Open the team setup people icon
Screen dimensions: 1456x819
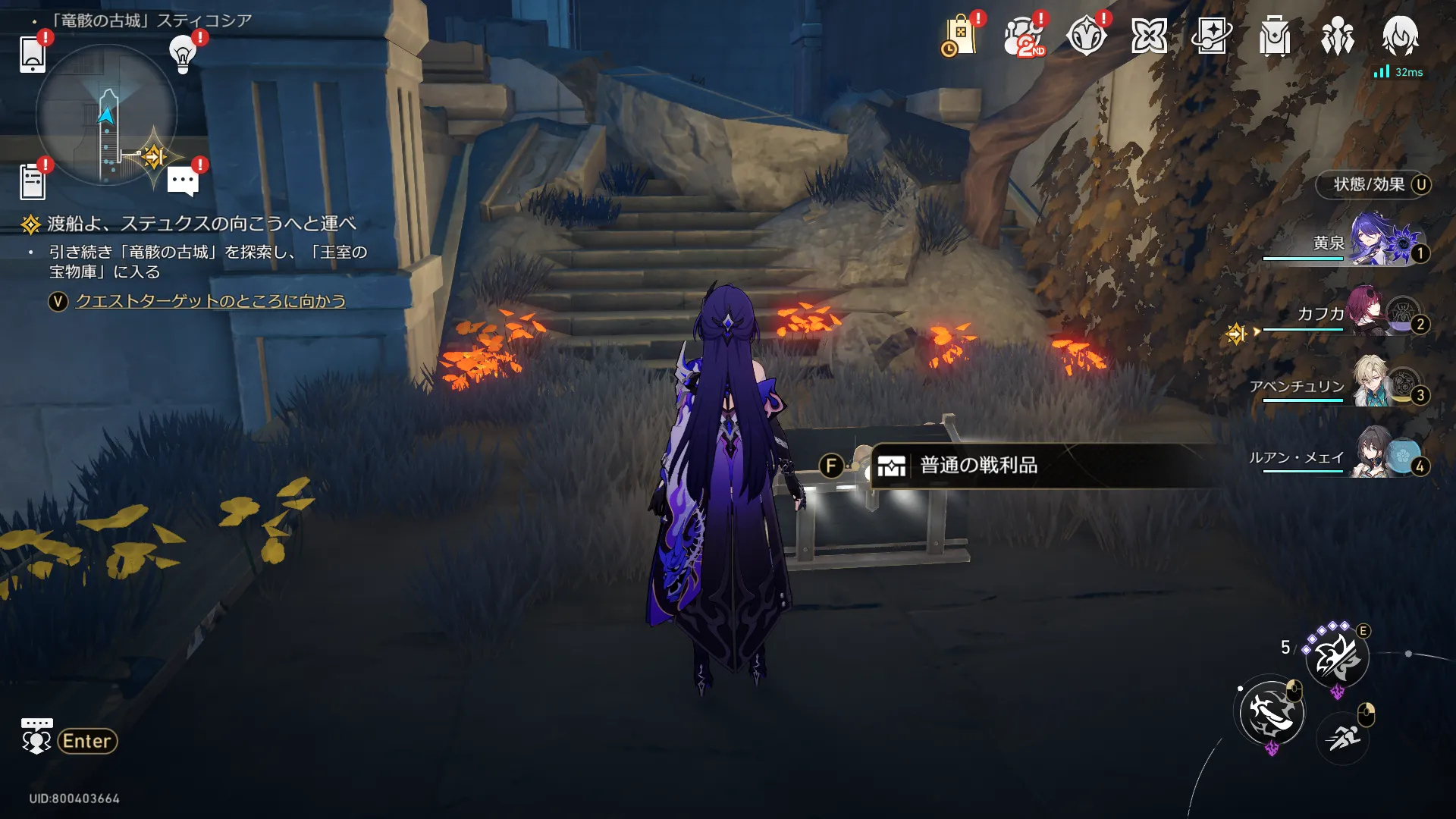(x=1338, y=36)
